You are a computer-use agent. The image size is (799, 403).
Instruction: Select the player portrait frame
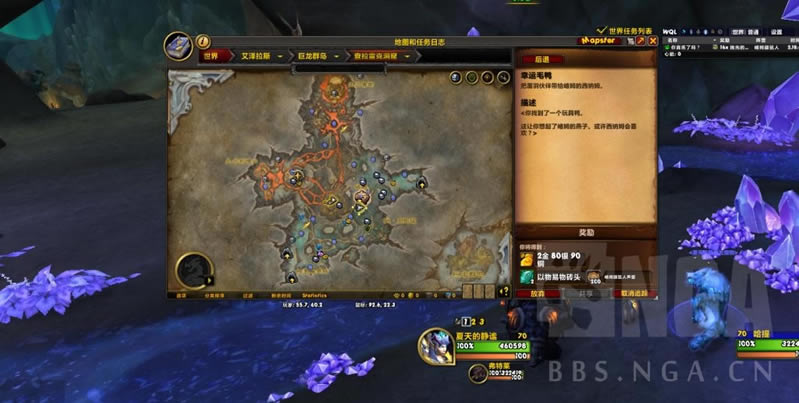(433, 345)
